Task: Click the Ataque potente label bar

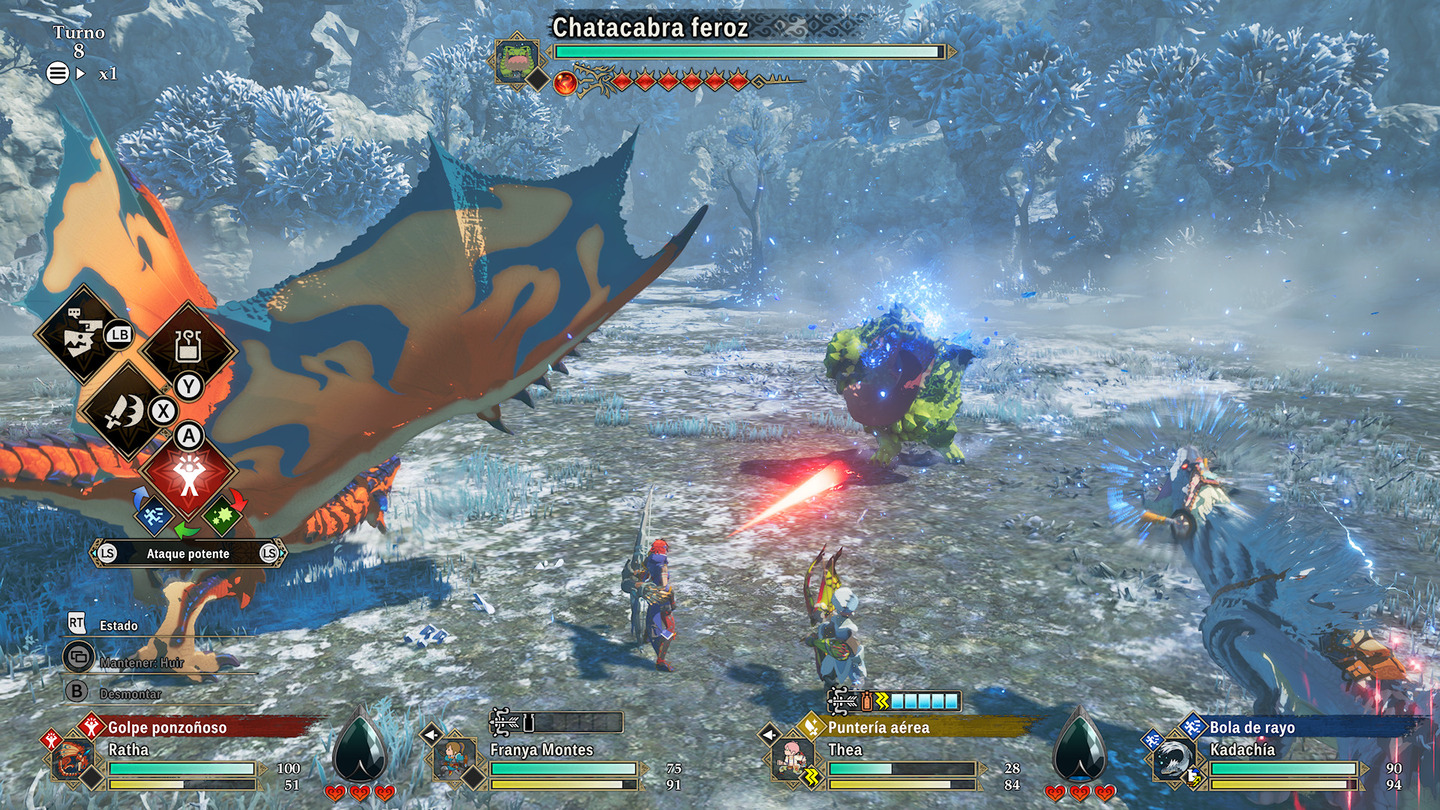Action: click(x=188, y=553)
